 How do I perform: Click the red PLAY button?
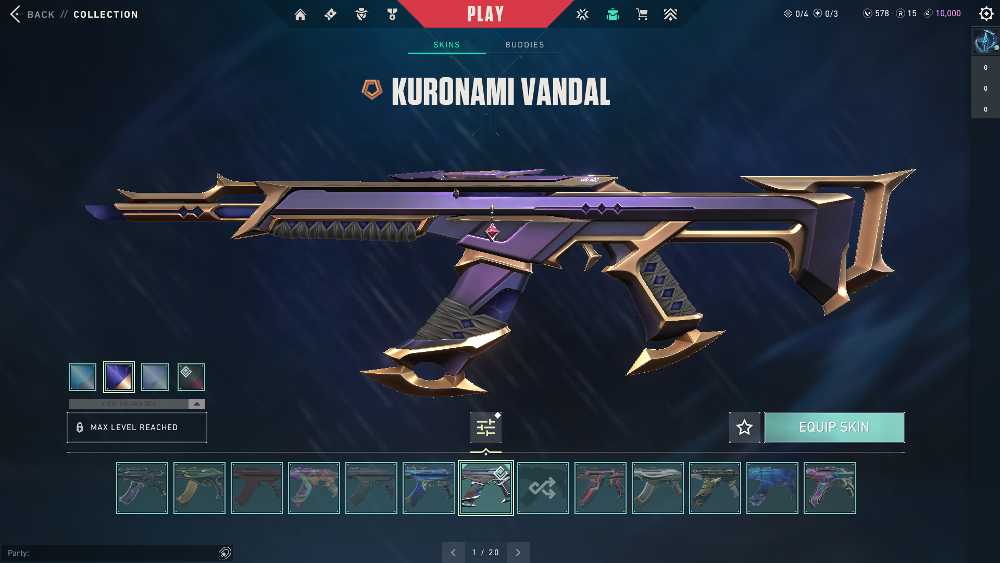pyautogui.click(x=485, y=14)
